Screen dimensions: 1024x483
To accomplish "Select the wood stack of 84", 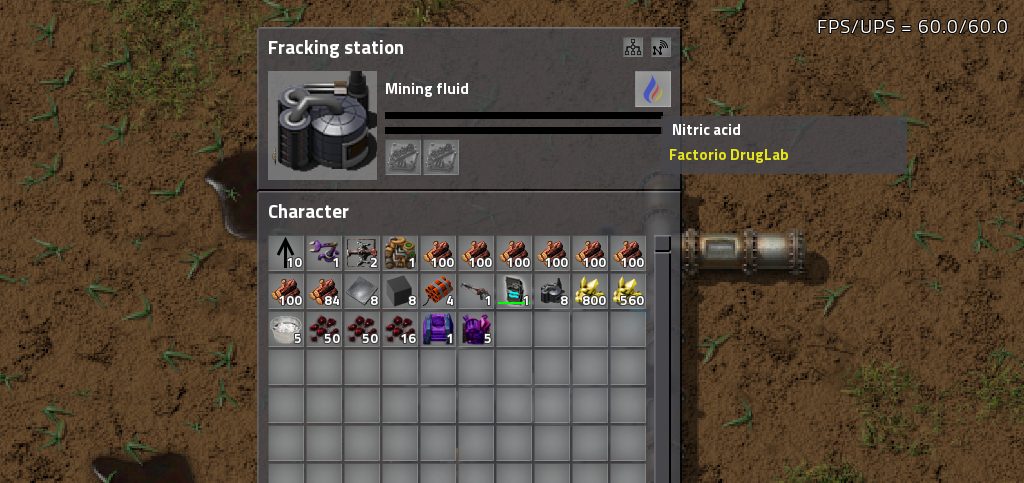I will click(x=324, y=290).
